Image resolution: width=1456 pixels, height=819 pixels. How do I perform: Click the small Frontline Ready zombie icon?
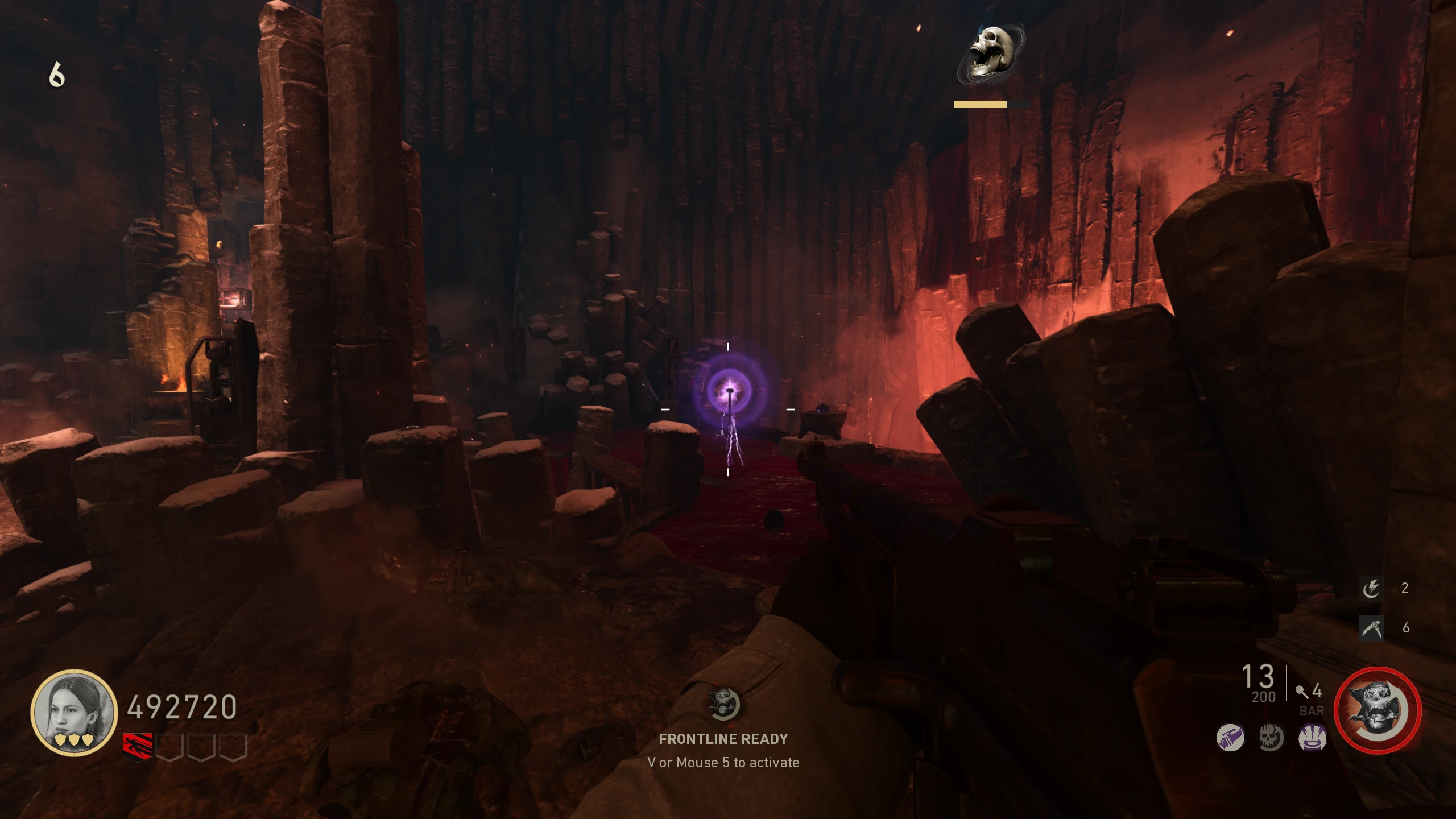point(723,704)
